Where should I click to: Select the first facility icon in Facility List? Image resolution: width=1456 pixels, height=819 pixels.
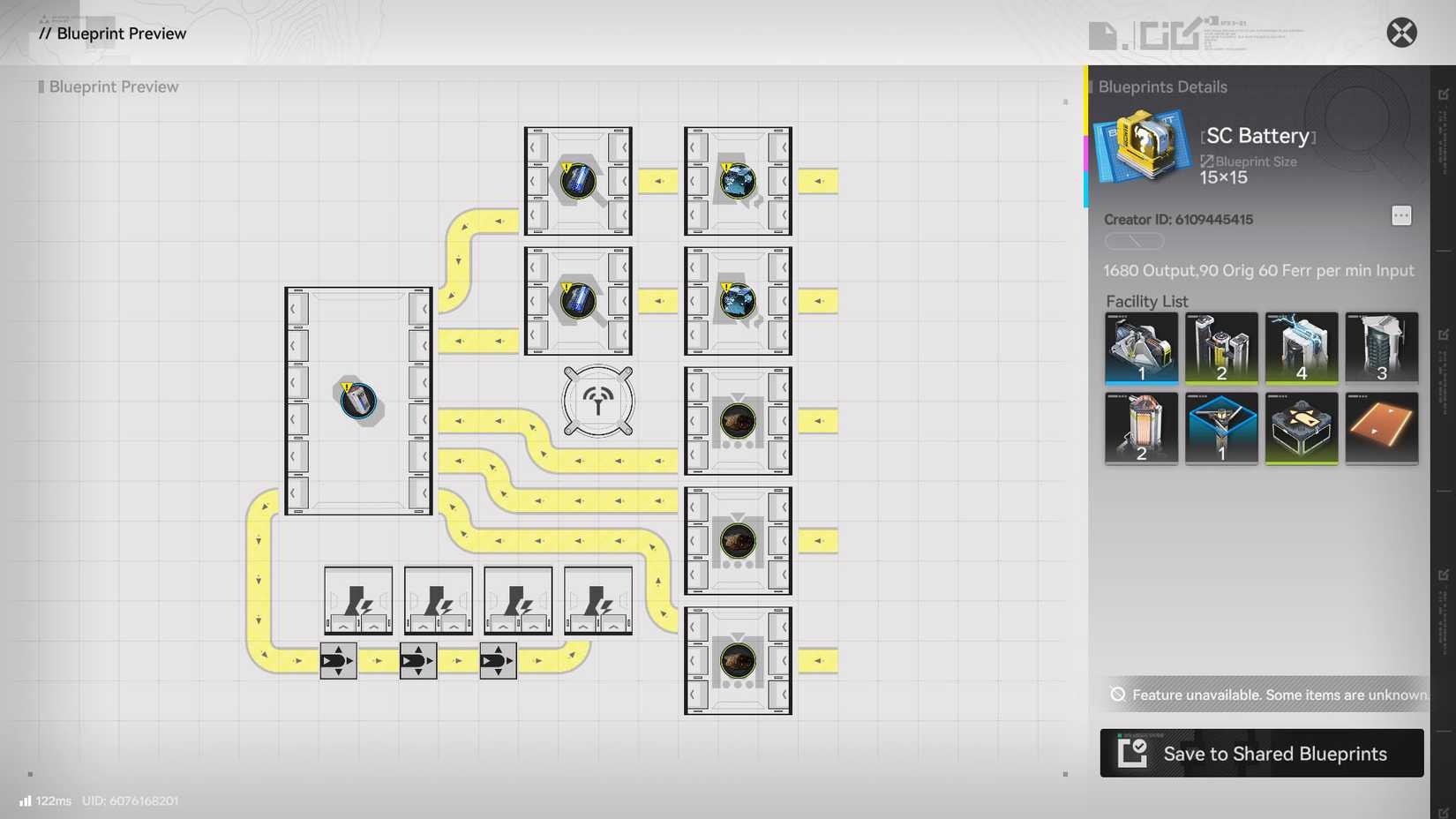coord(1141,348)
